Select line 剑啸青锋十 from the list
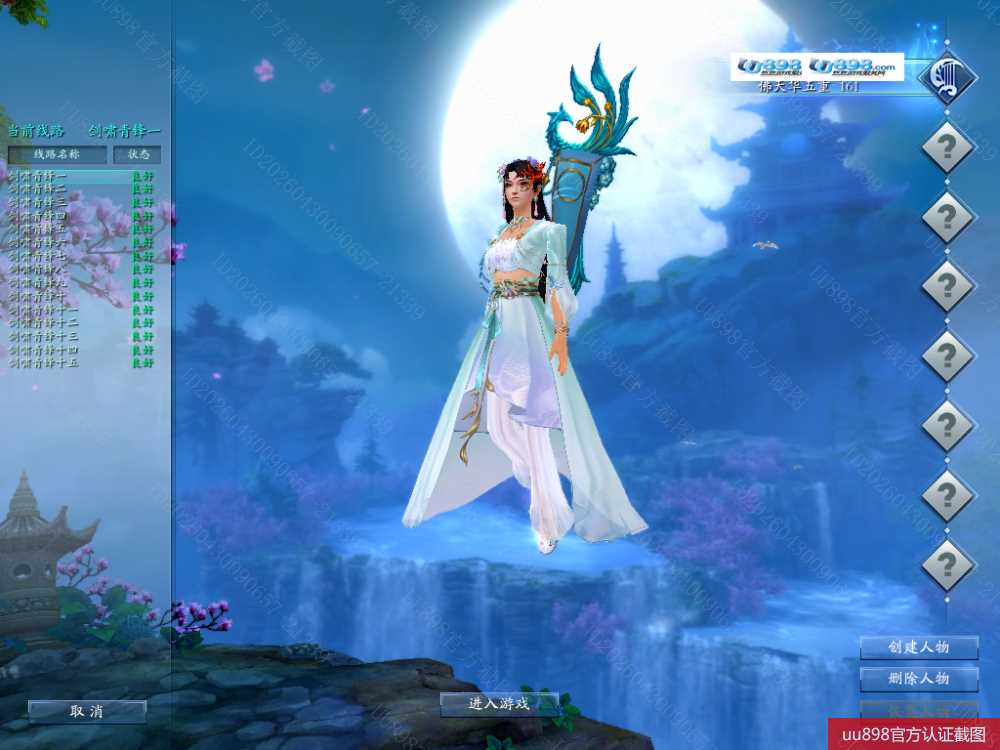The height and width of the screenshot is (750, 1000). (x=40, y=297)
